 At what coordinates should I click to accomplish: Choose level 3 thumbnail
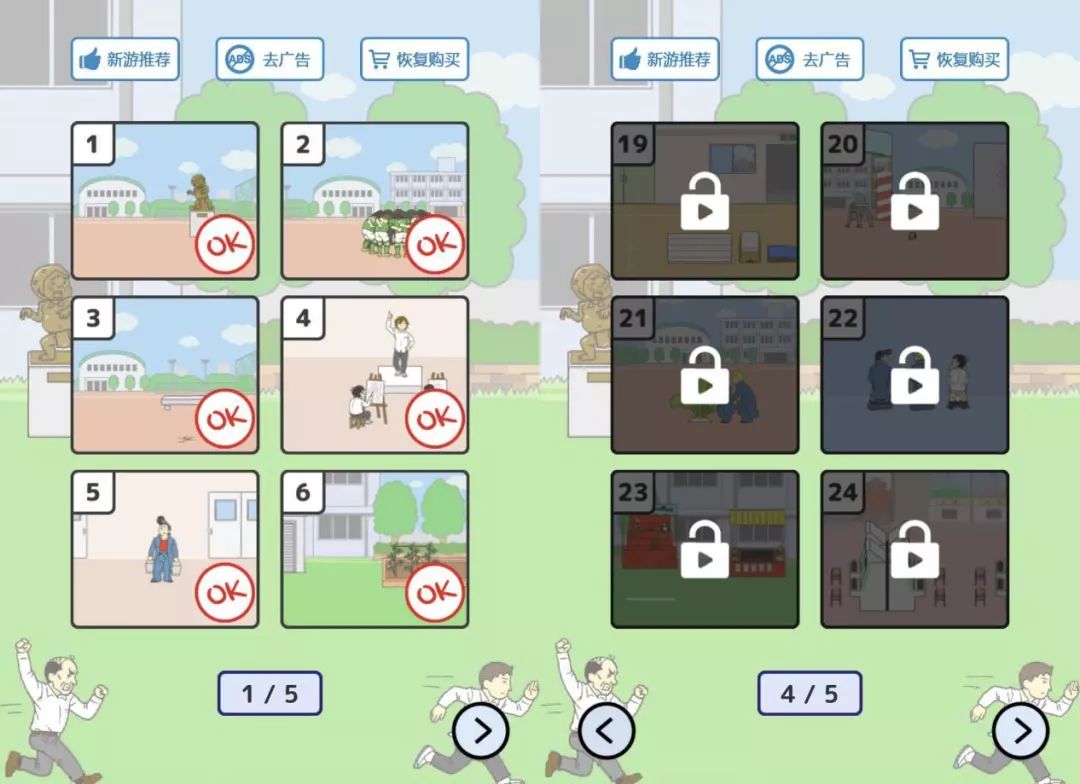click(x=165, y=375)
